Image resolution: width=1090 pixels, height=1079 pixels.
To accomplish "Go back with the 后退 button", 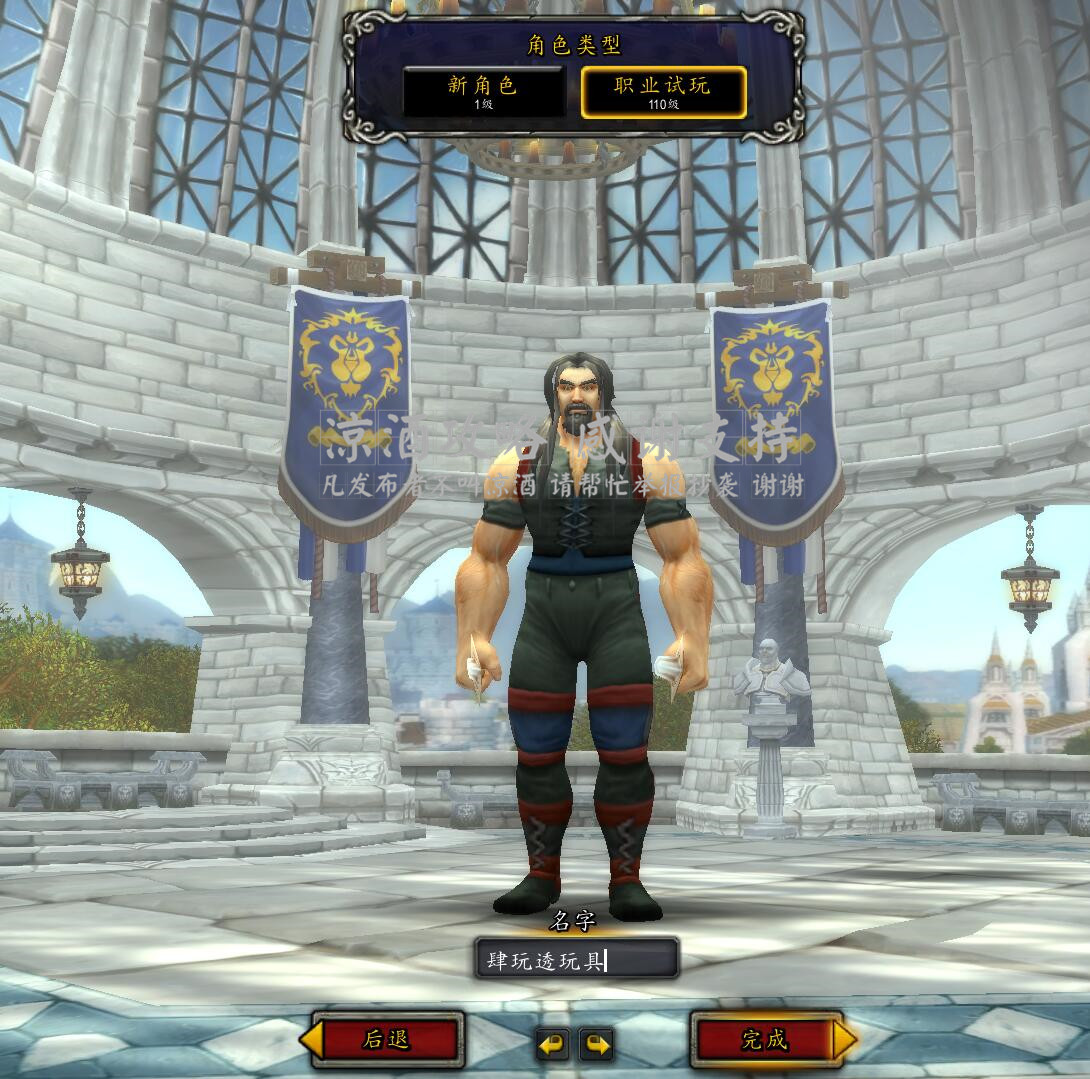I will click(386, 1040).
